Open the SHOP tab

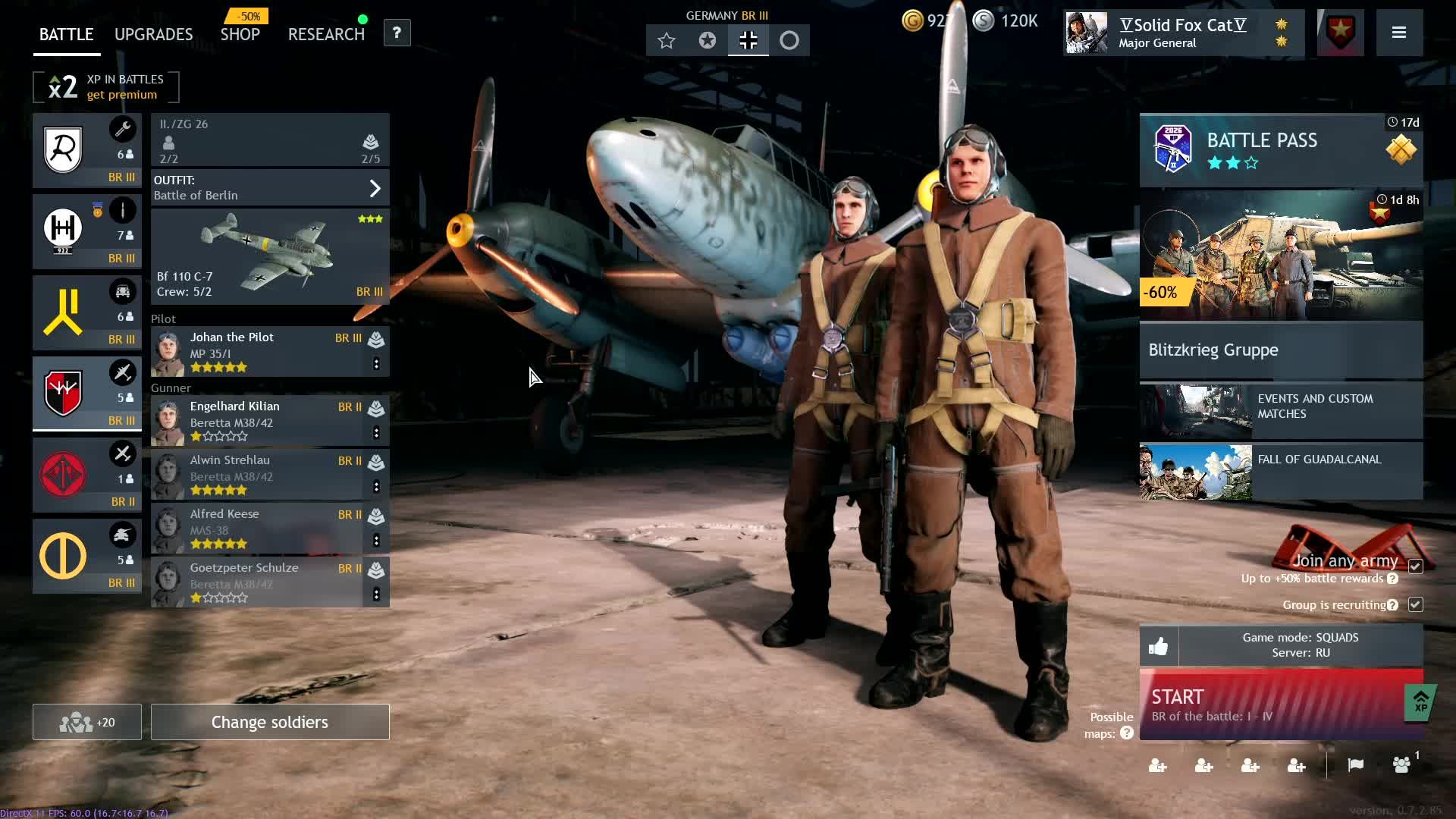pos(240,35)
